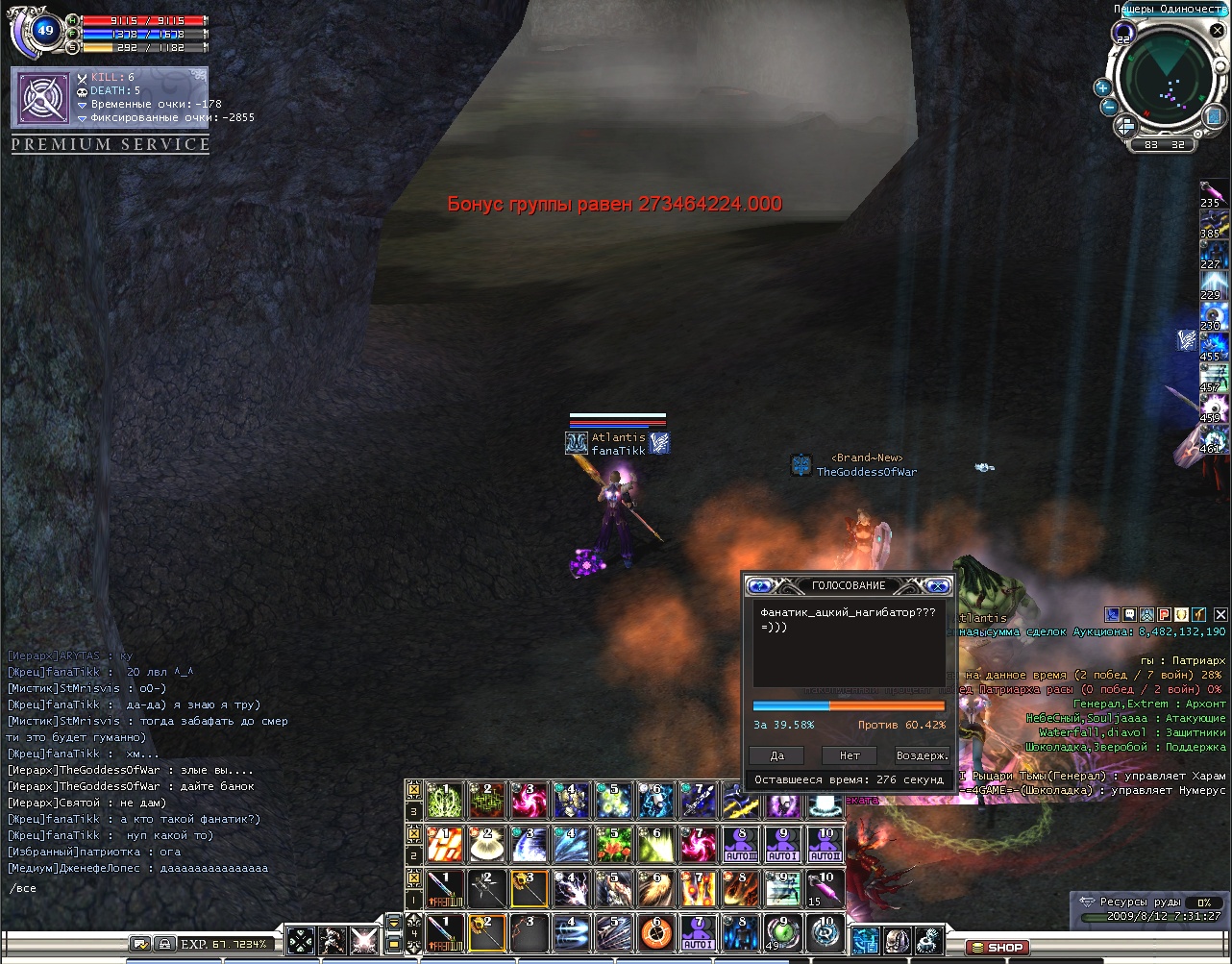Use the green orb item with 49

tap(783, 932)
